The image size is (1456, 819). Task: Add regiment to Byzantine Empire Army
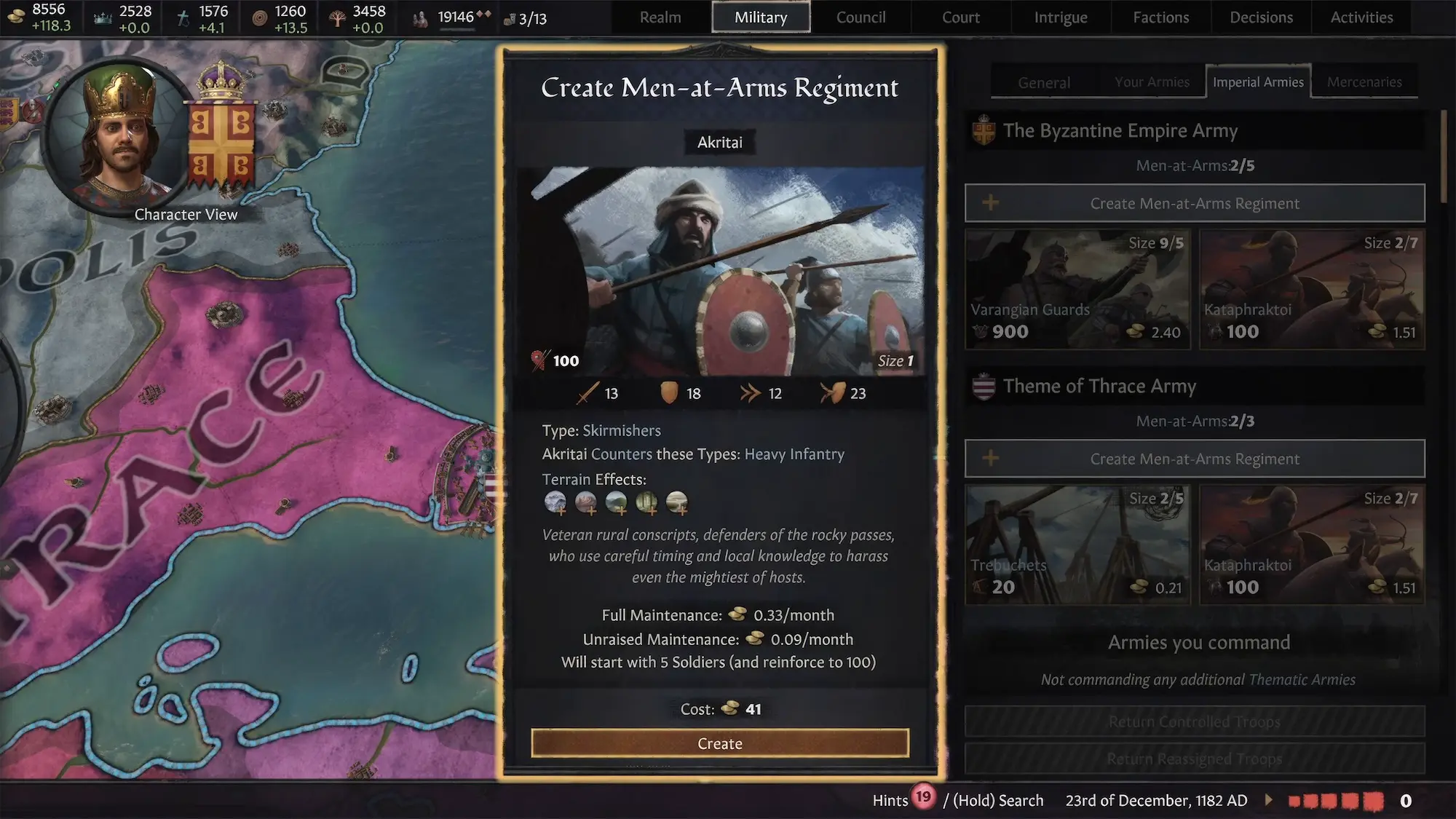click(1195, 203)
